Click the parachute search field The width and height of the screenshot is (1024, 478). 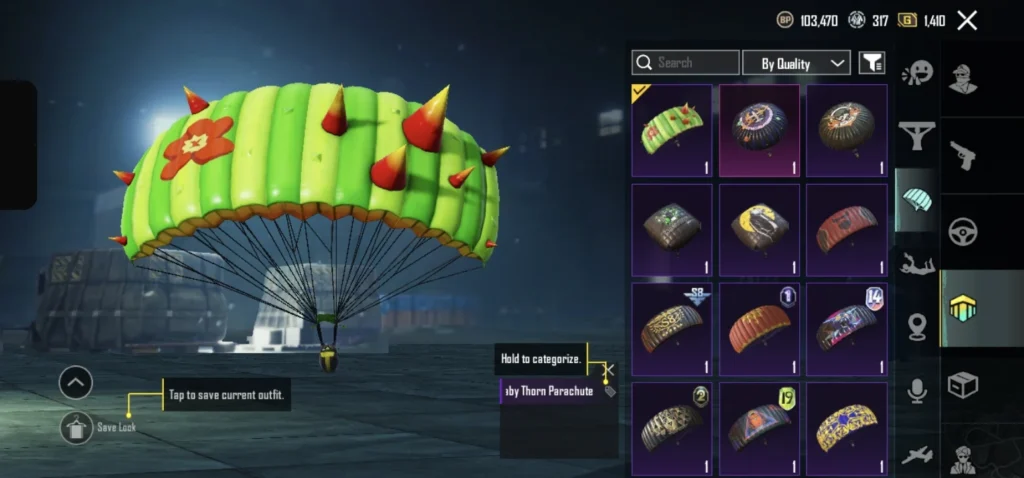pos(686,63)
